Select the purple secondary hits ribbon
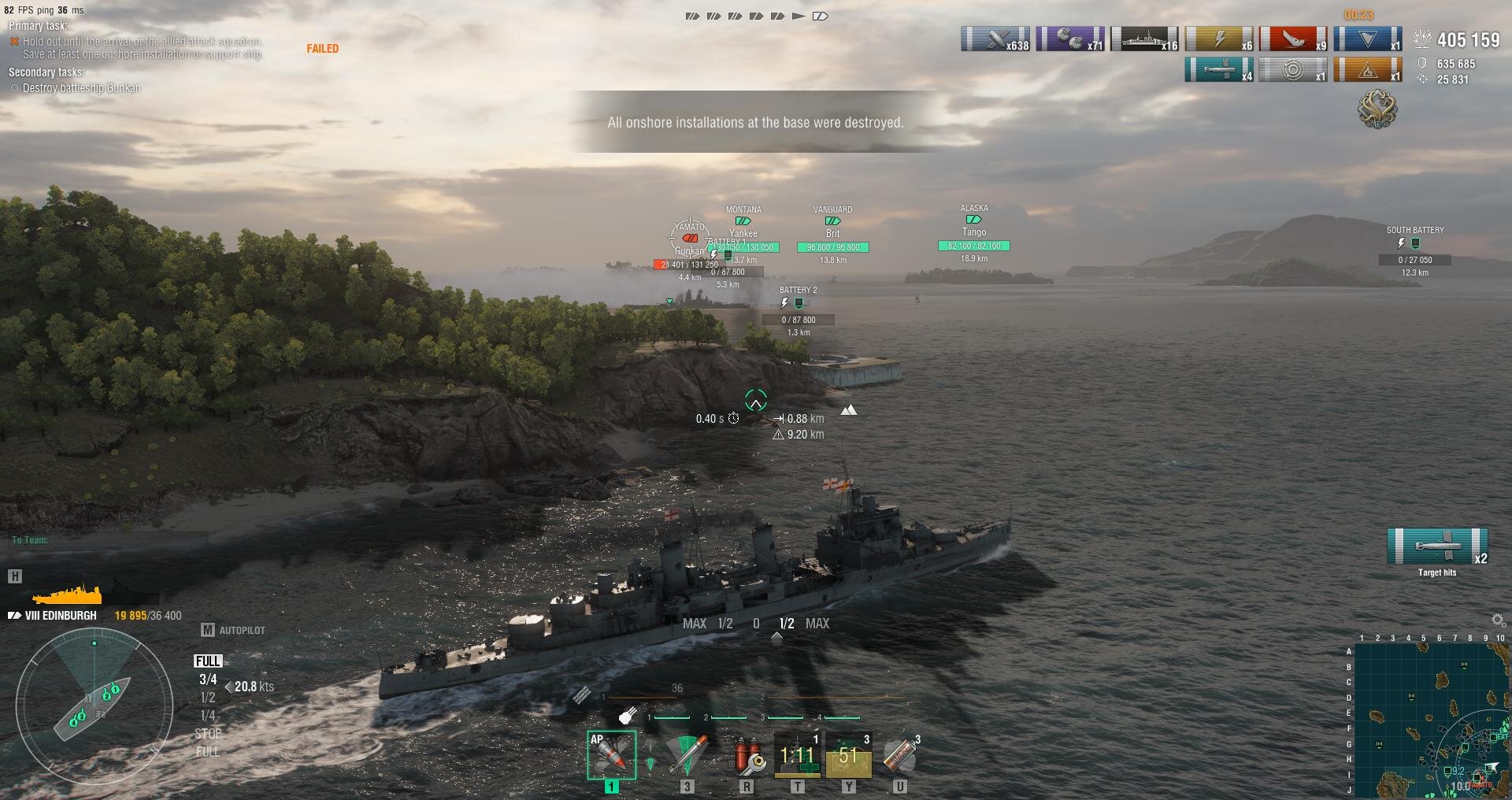 [x=1069, y=39]
